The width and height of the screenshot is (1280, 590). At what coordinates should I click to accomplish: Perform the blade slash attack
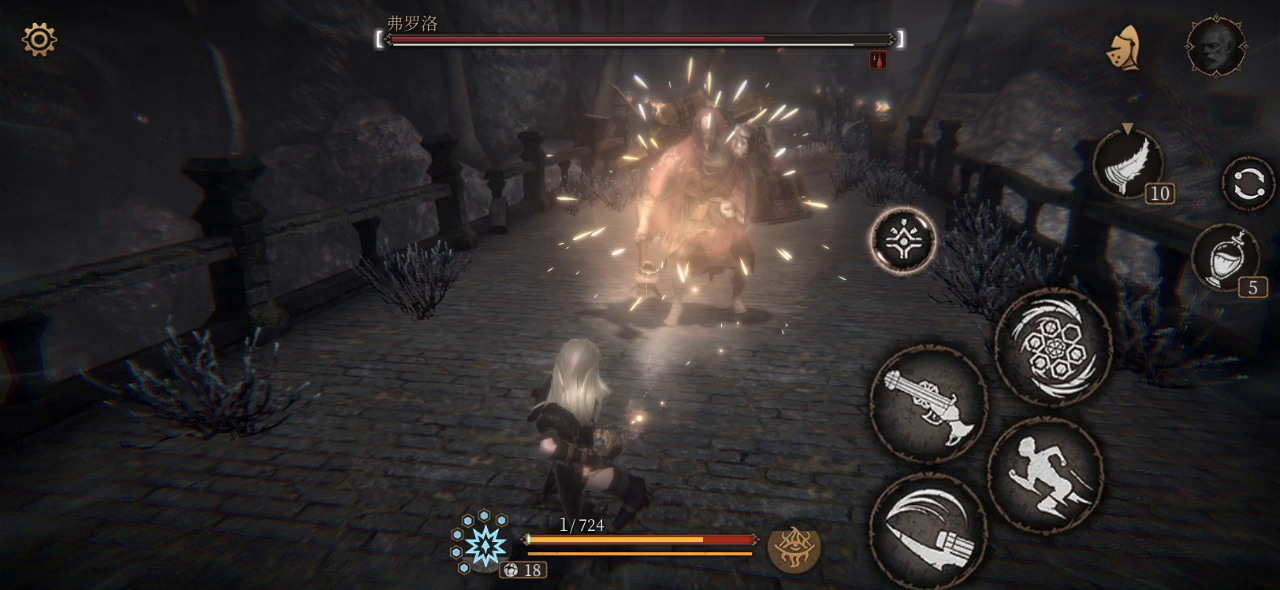point(927,528)
